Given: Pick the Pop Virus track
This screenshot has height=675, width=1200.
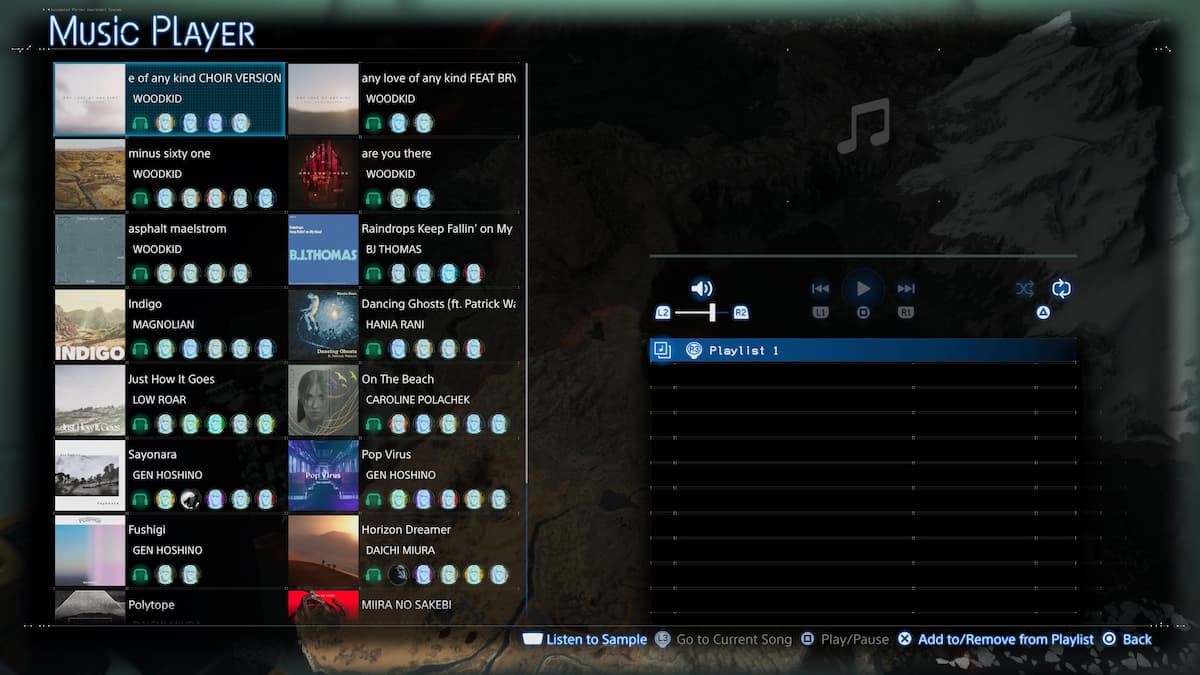Looking at the screenshot, I should click(x=404, y=474).
